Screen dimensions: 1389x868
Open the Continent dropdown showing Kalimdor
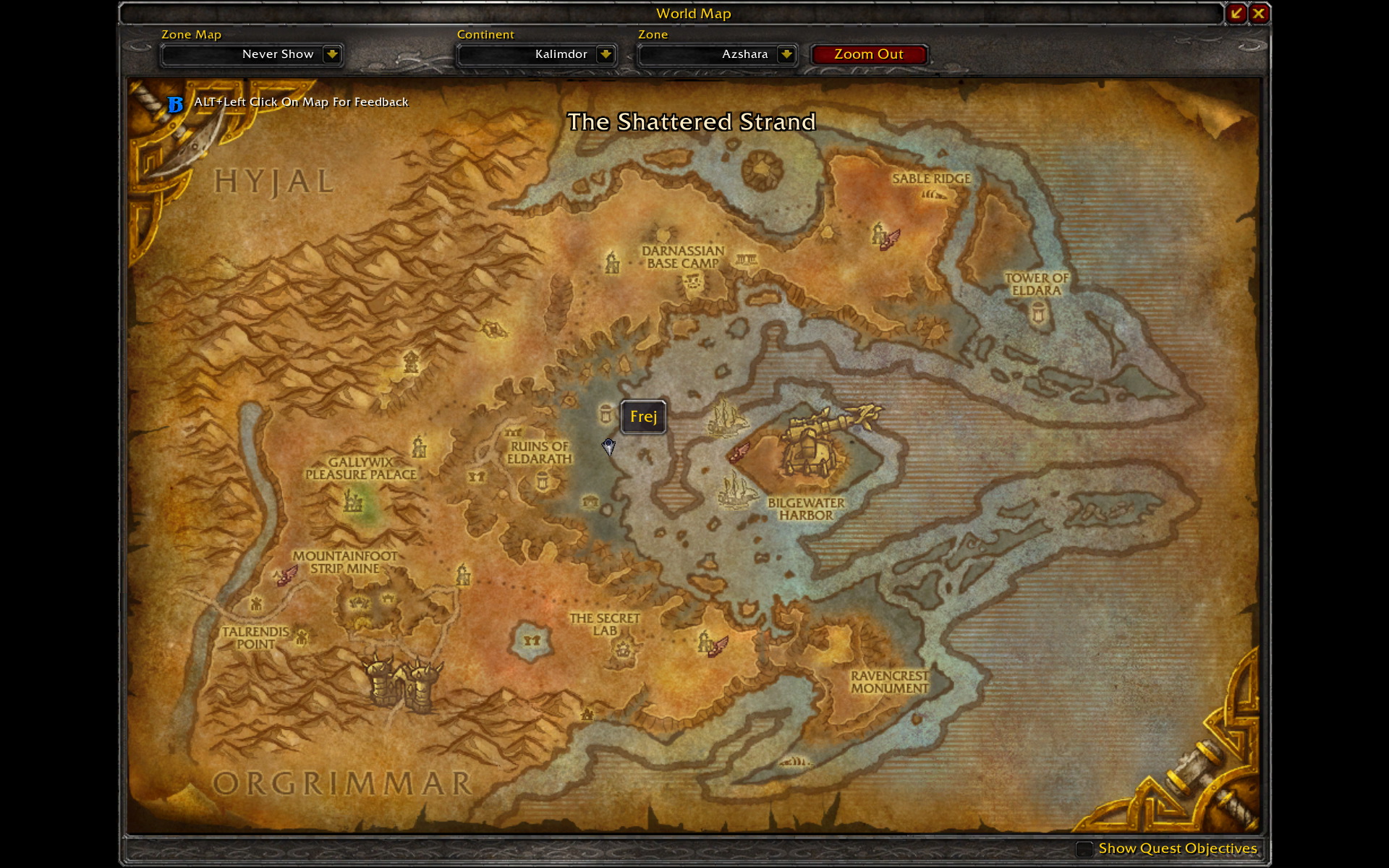606,54
